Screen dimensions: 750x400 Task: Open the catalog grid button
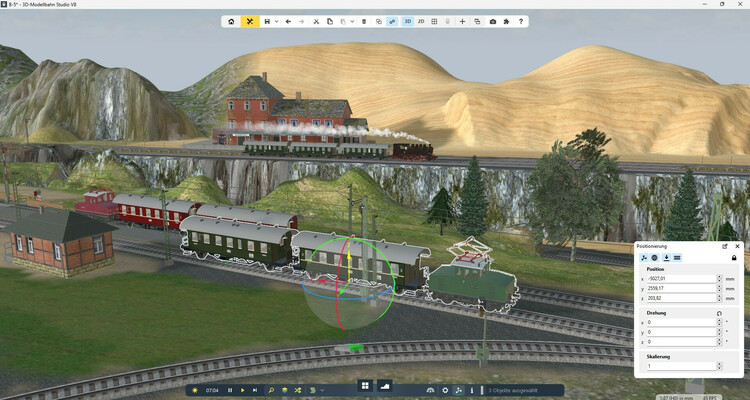(365, 386)
